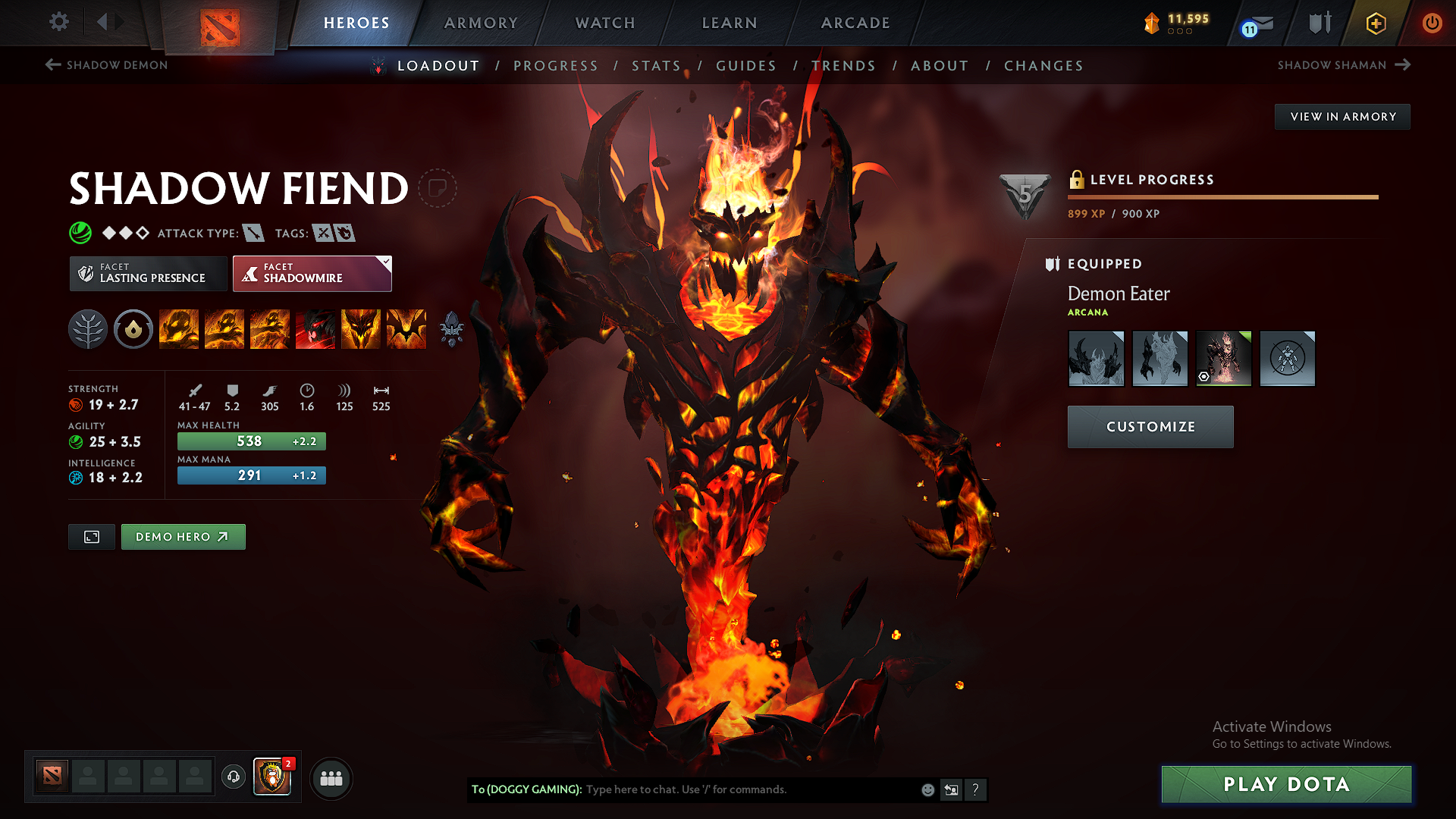The height and width of the screenshot is (819, 1456).
Task: Select the Shadowmire facet
Action: tap(312, 273)
